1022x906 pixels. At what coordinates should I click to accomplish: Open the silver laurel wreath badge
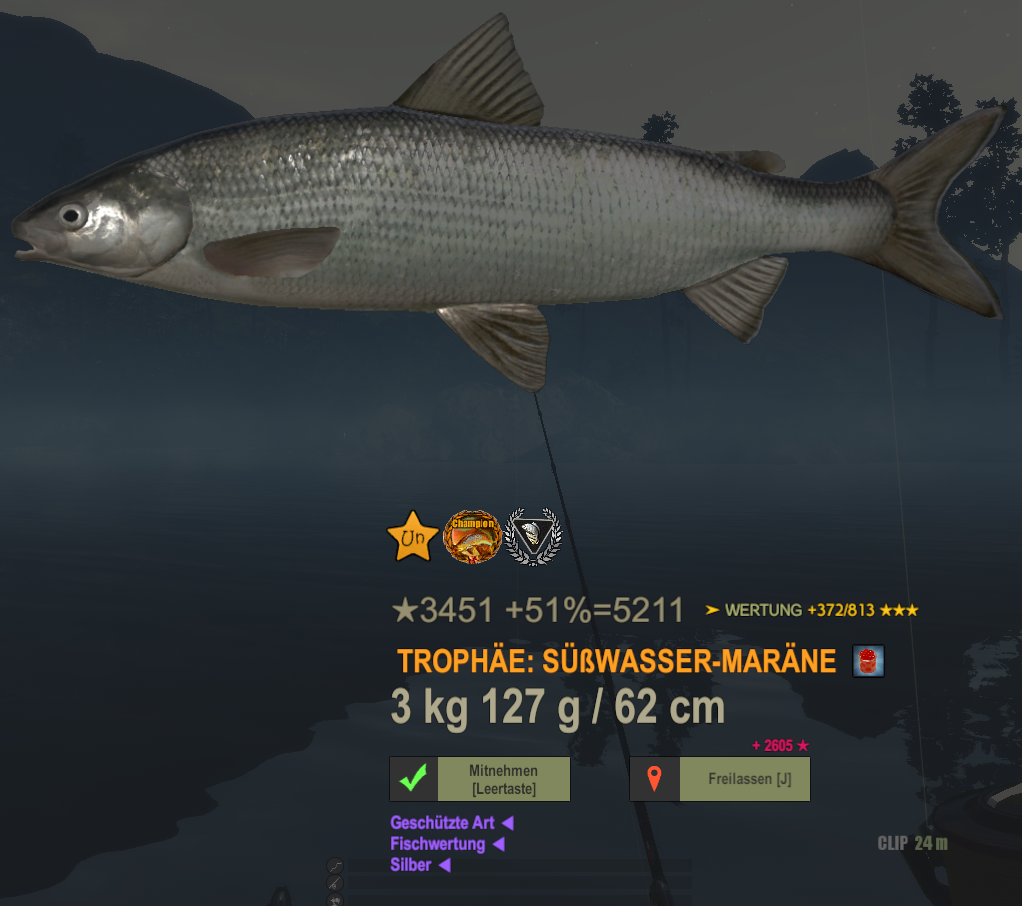click(533, 538)
